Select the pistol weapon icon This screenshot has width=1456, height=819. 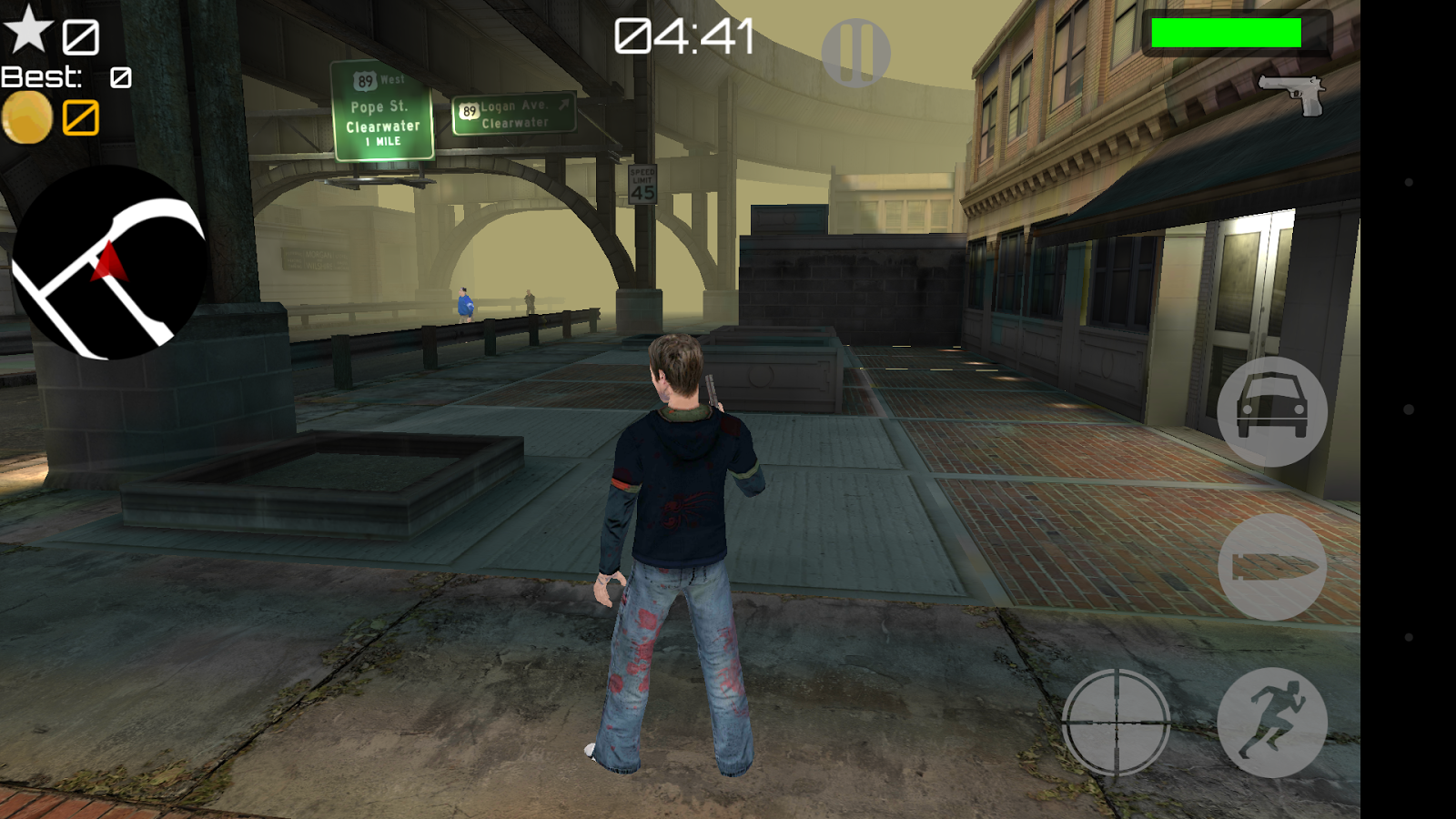click(1293, 95)
